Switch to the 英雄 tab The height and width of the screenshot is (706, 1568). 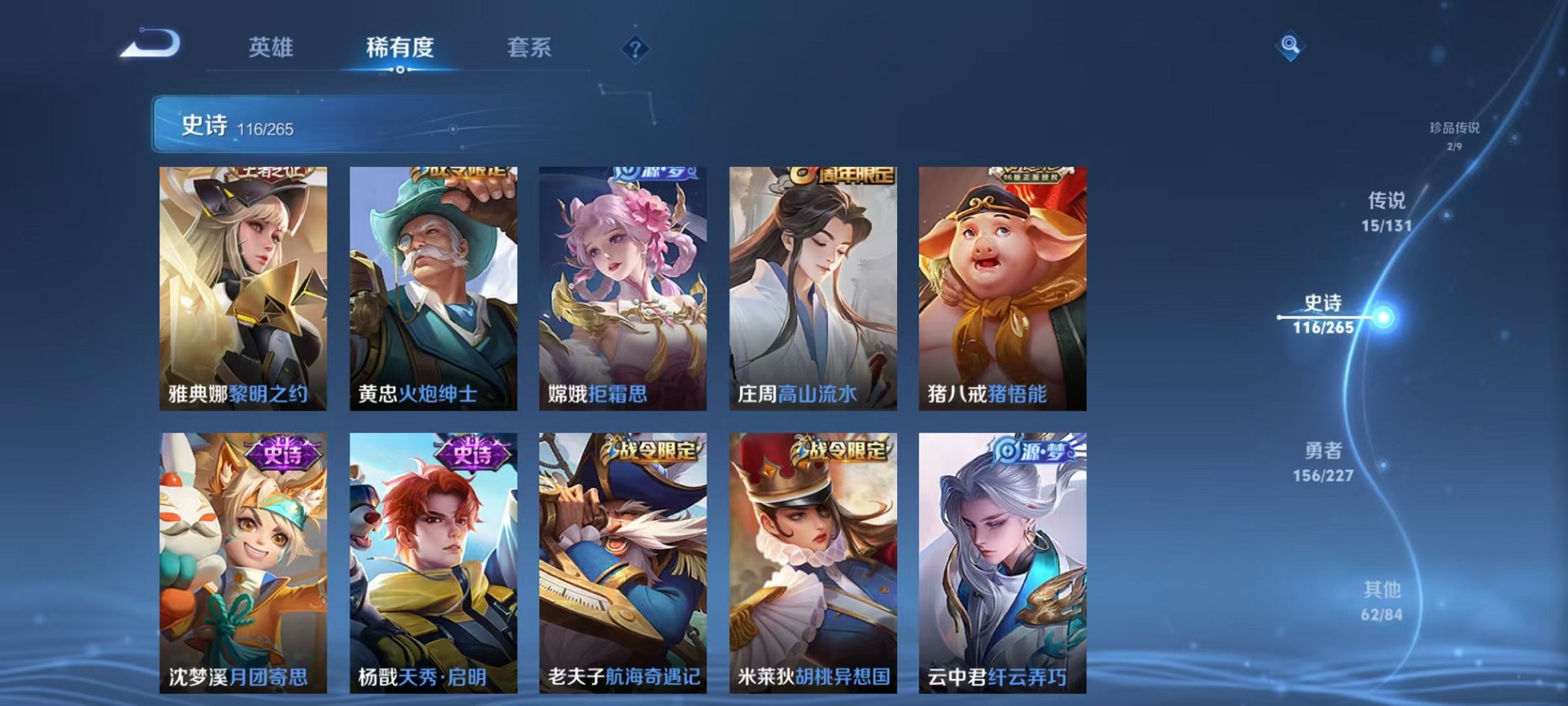273,48
